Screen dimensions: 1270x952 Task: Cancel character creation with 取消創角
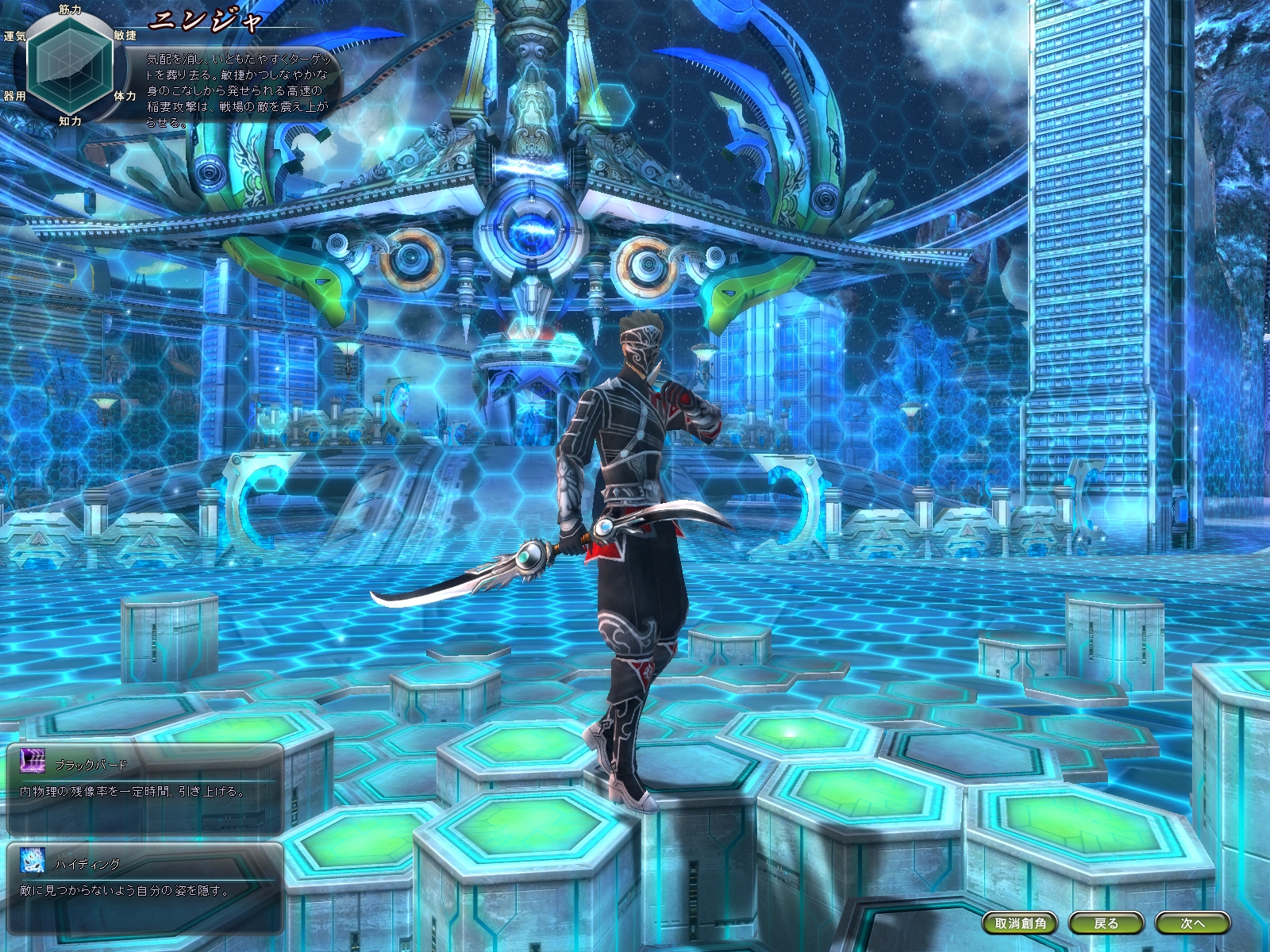click(x=1020, y=923)
